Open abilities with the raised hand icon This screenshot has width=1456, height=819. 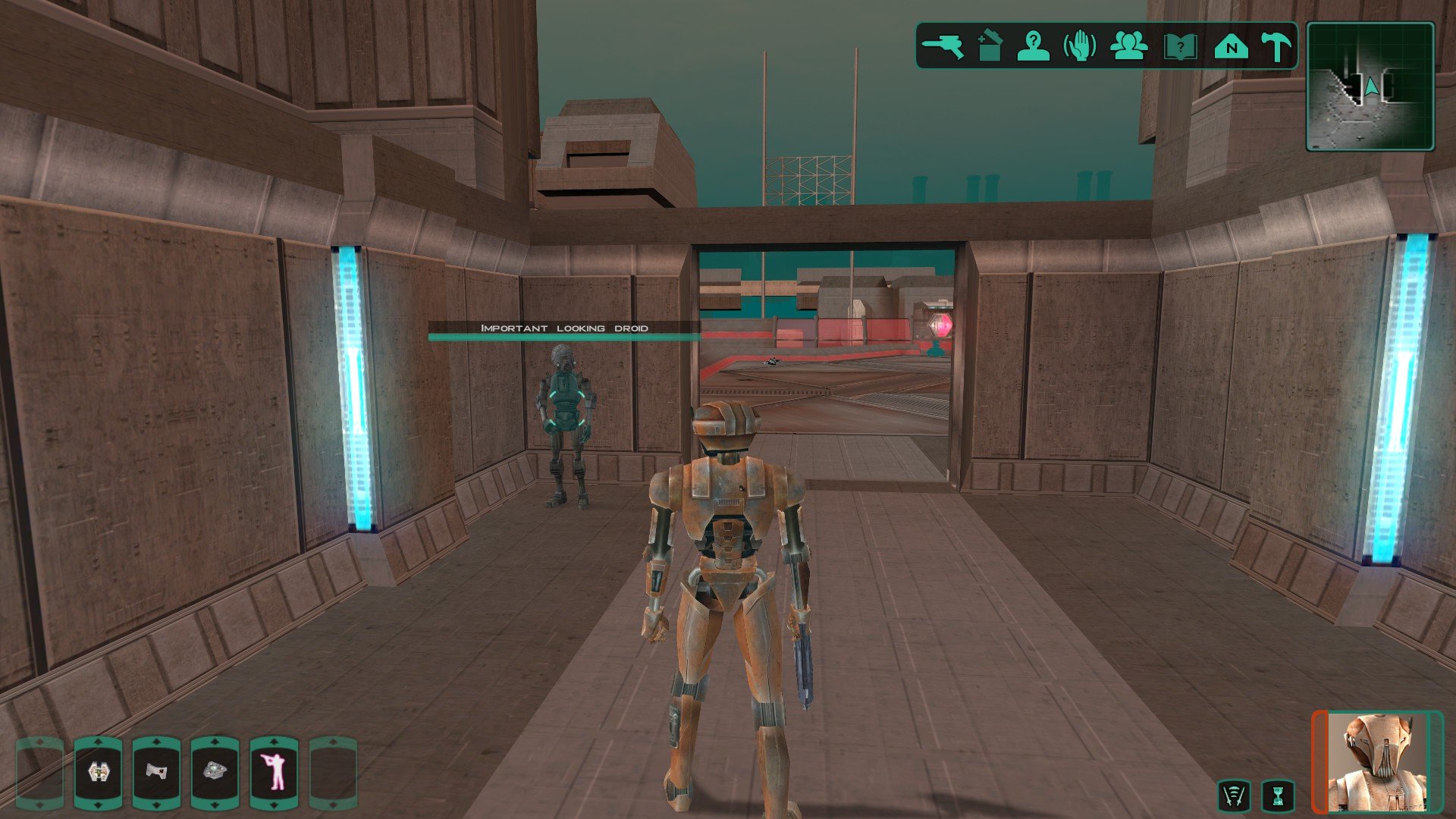pos(1080,46)
